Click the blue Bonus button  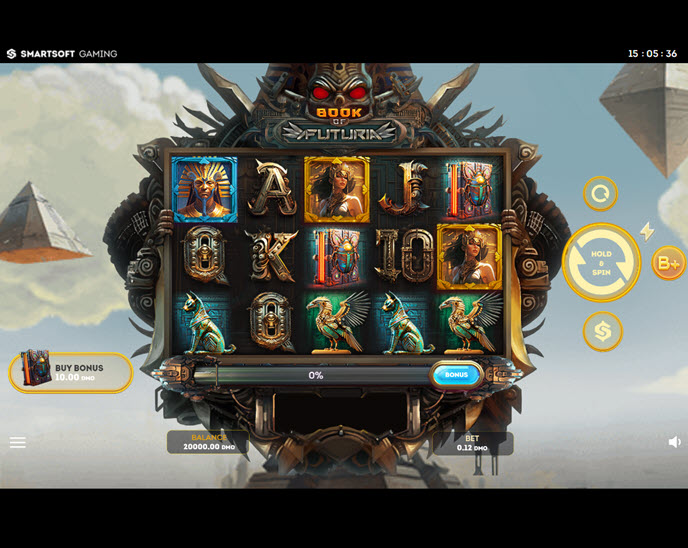click(x=456, y=375)
